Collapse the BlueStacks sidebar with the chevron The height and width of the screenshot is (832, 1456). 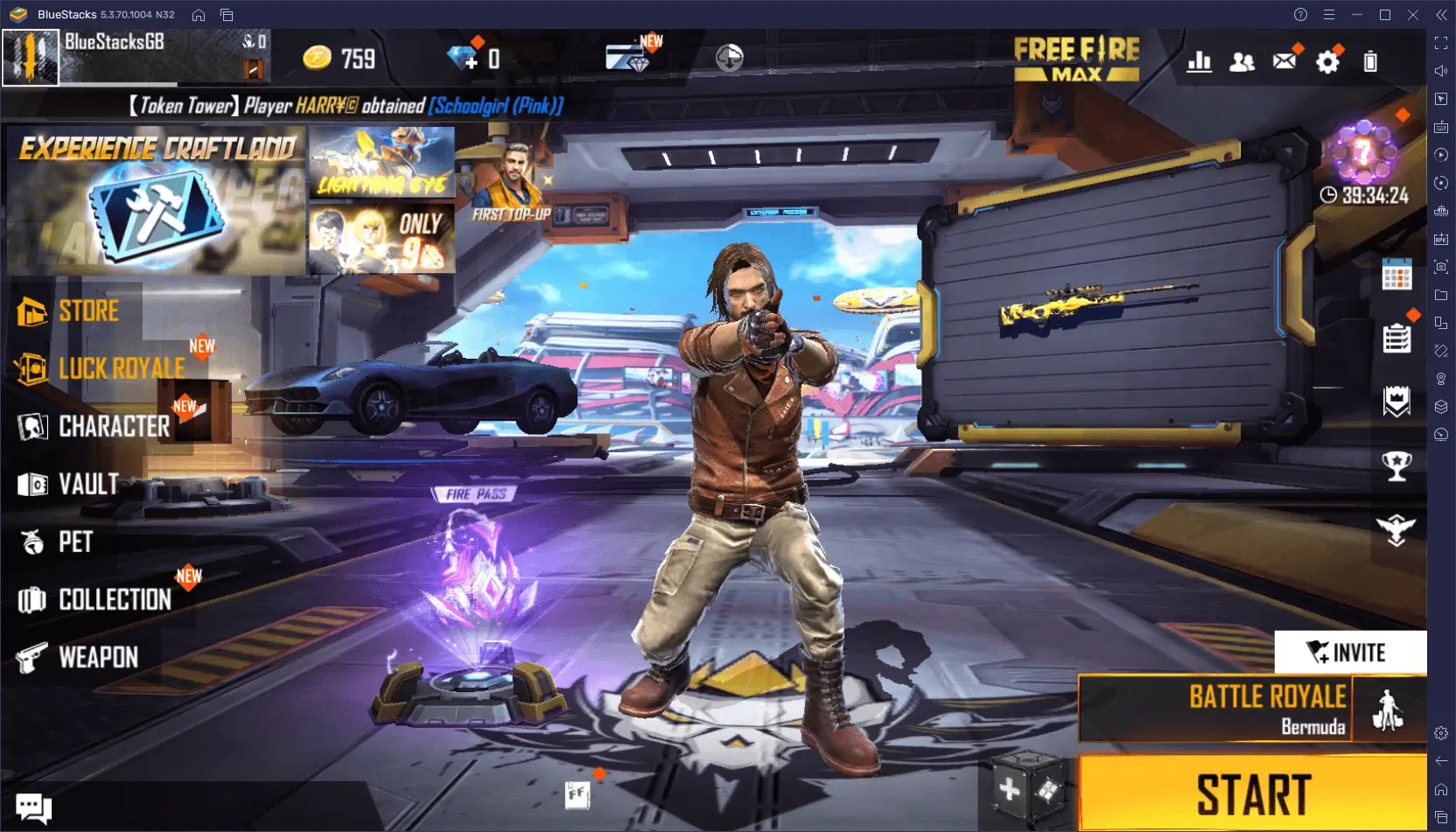click(x=1439, y=14)
